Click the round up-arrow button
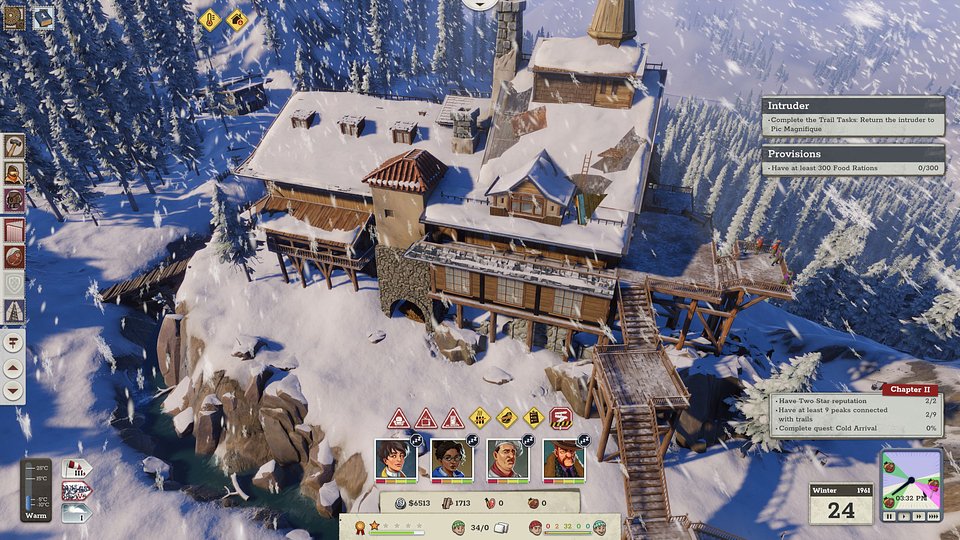Viewport: 960px width, 540px height. pyautogui.click(x=14, y=367)
